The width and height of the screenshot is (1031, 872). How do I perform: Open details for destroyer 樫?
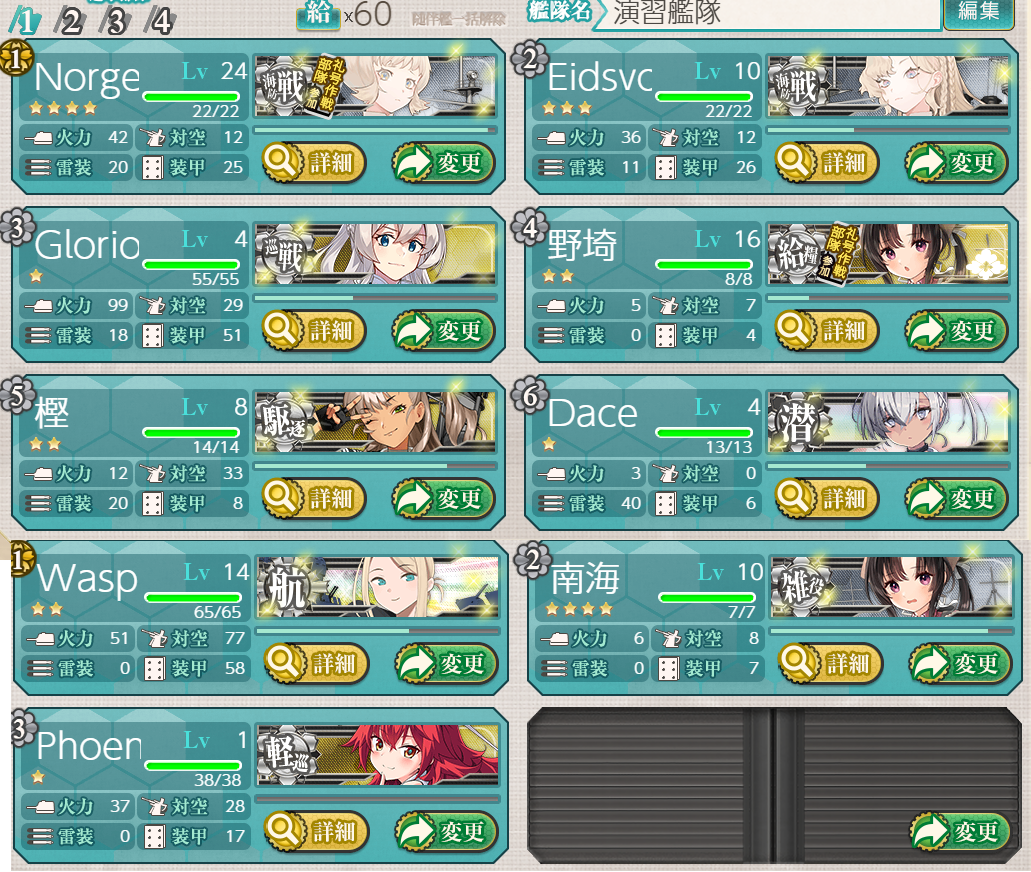[x=314, y=498]
